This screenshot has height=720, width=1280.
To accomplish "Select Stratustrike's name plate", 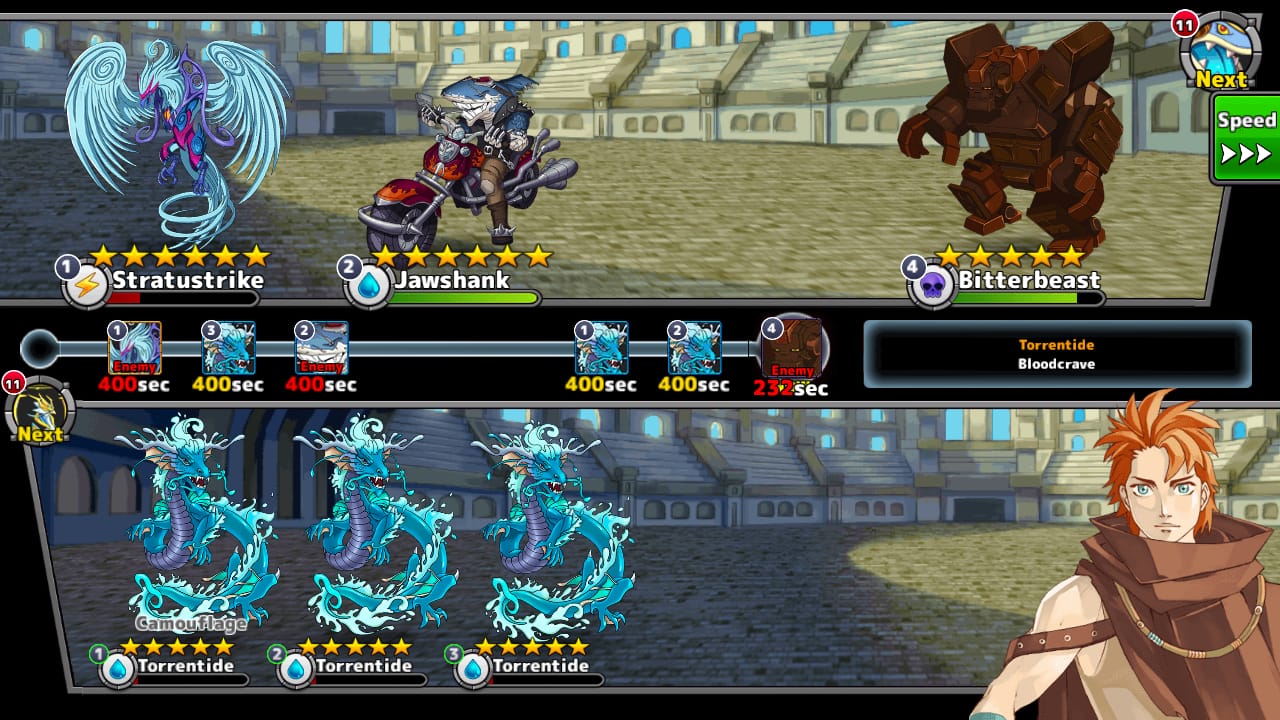I will tap(186, 280).
